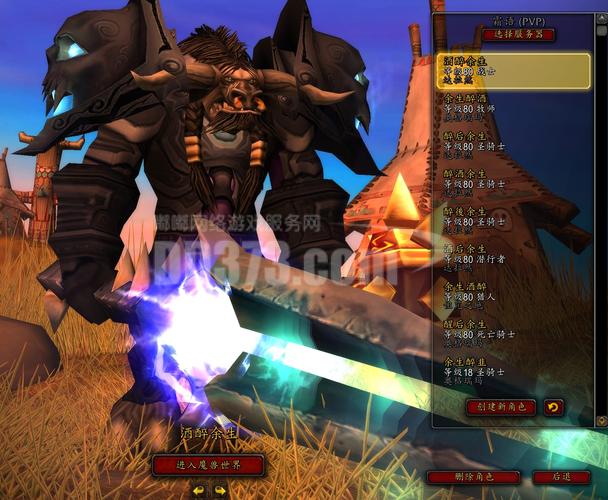
Task: Click the yellow curved-arrow button beside 创建新角色
Action: 552,407
